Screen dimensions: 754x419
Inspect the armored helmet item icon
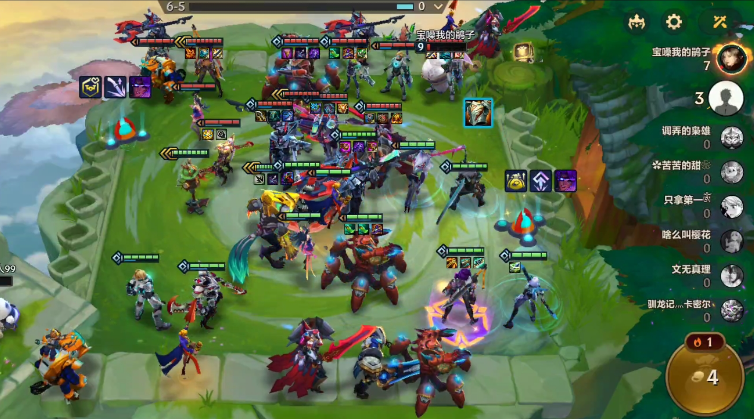[477, 113]
